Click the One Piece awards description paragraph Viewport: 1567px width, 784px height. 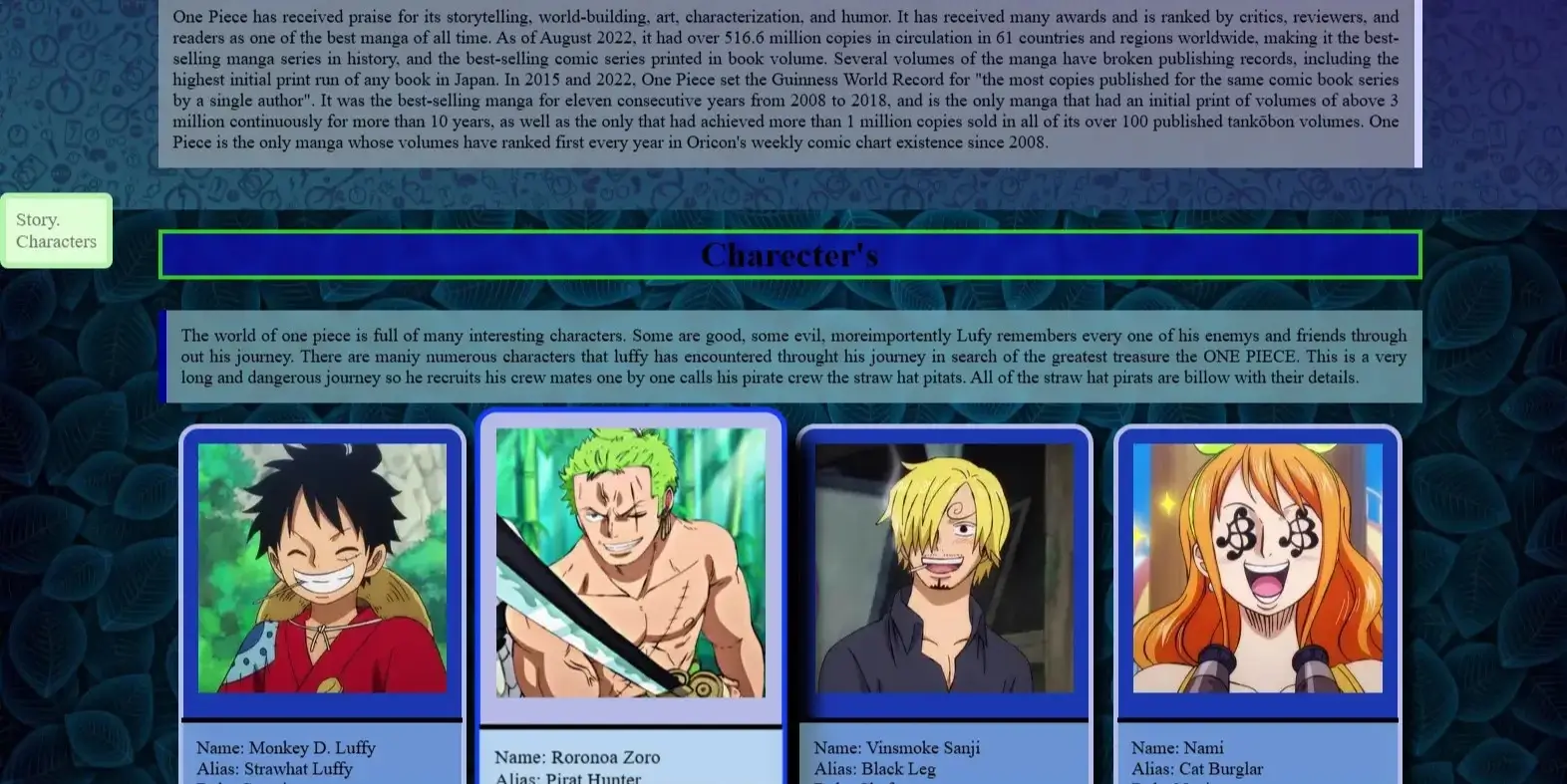point(787,80)
